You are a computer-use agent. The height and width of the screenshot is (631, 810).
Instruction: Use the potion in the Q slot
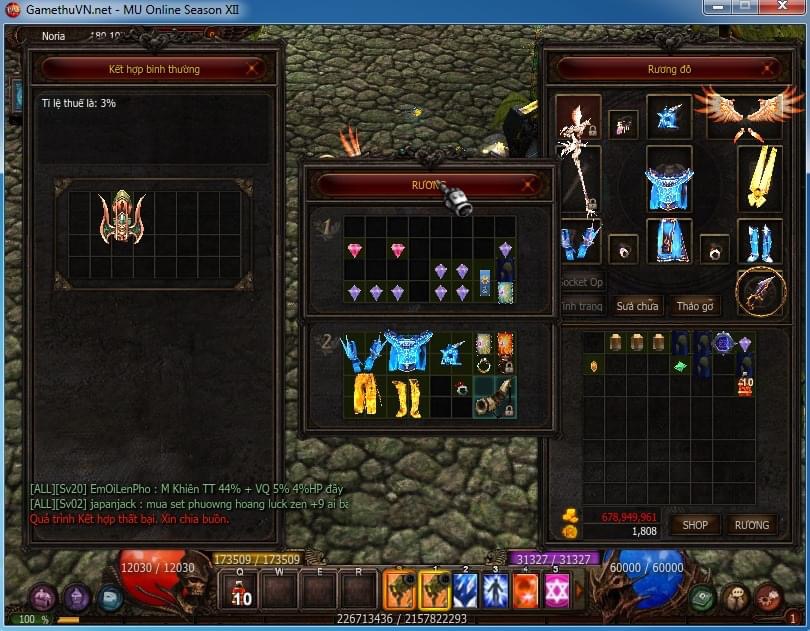[241, 590]
